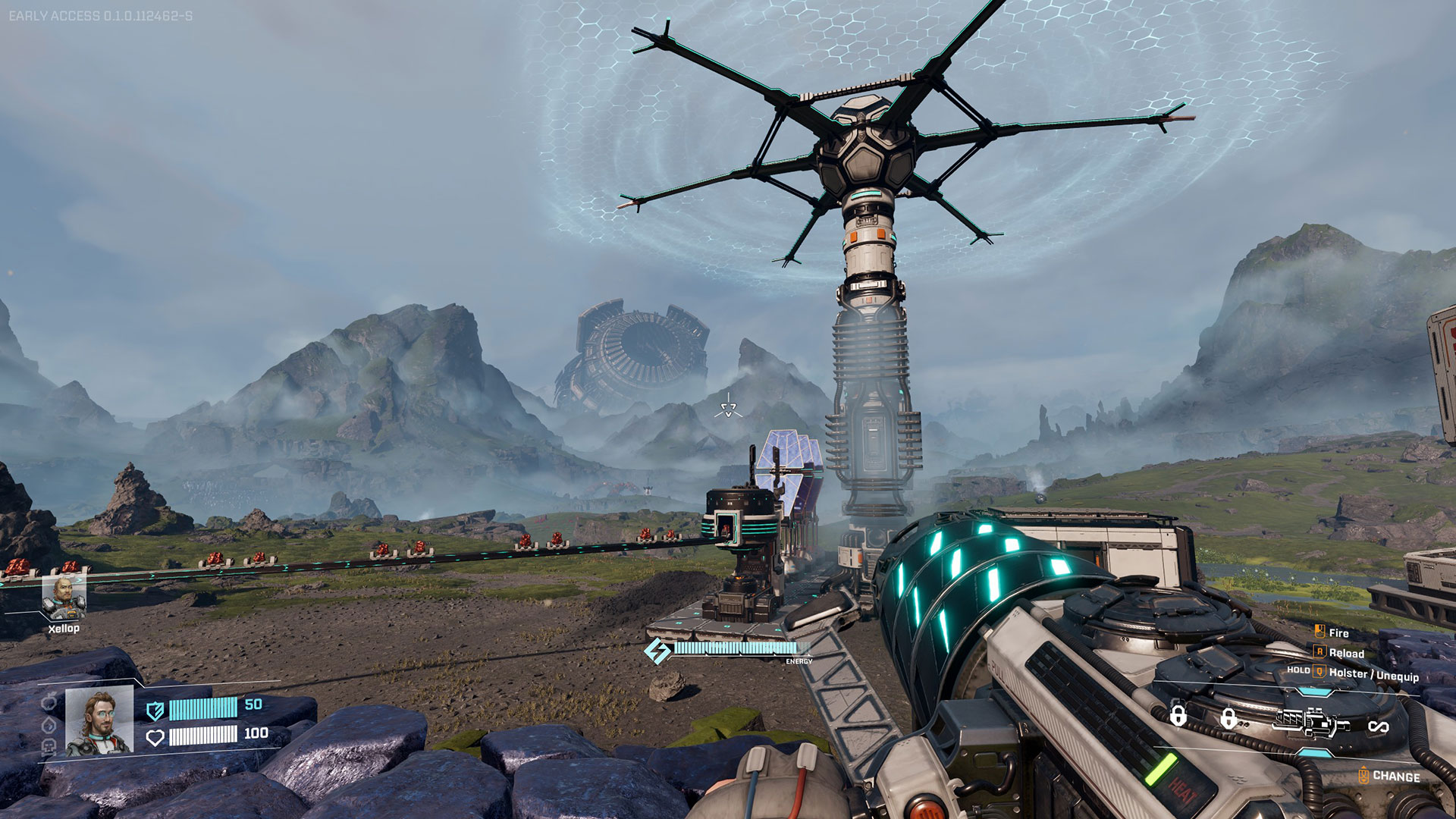Viewport: 1456px width, 819px height.
Task: Select teammate Xellop's portrait
Action: pos(64,597)
